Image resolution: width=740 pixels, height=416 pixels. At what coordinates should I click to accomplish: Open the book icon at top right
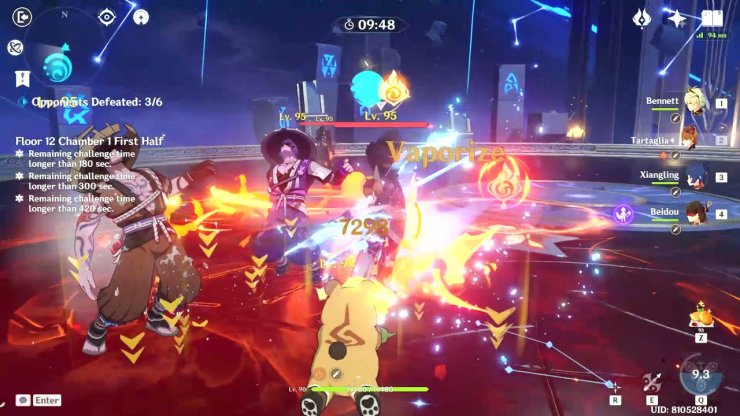(712, 17)
